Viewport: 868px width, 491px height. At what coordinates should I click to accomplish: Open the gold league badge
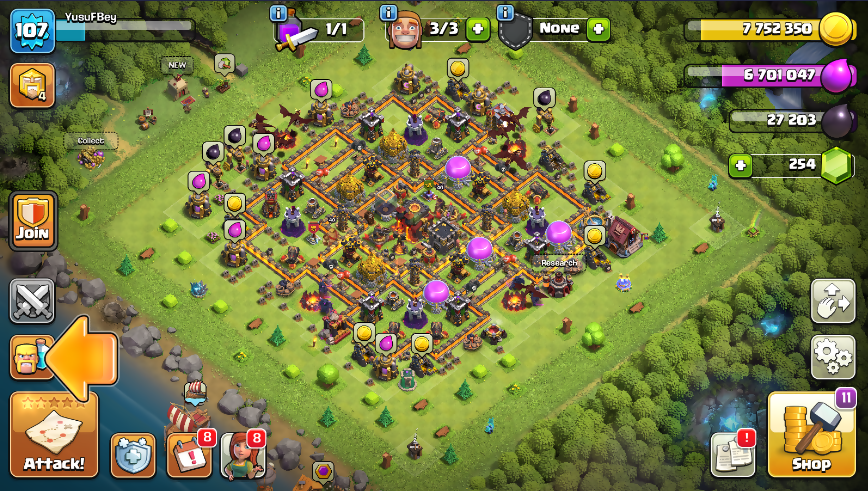coord(32,86)
